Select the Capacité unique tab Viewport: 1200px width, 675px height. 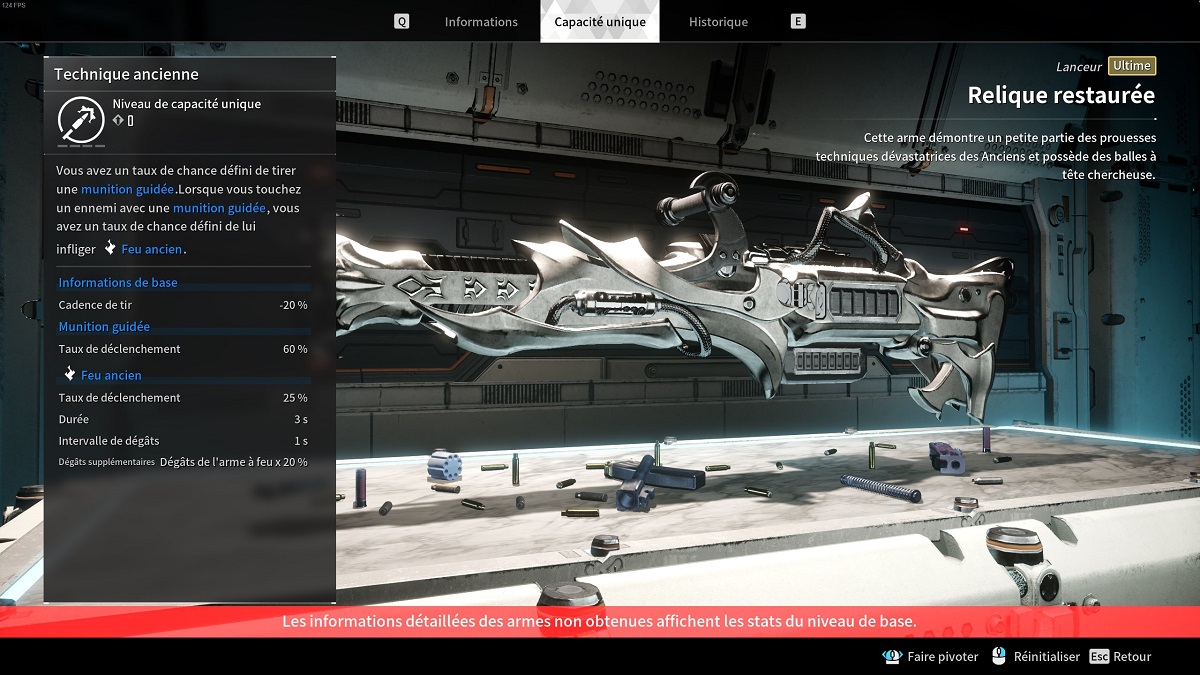click(x=600, y=22)
